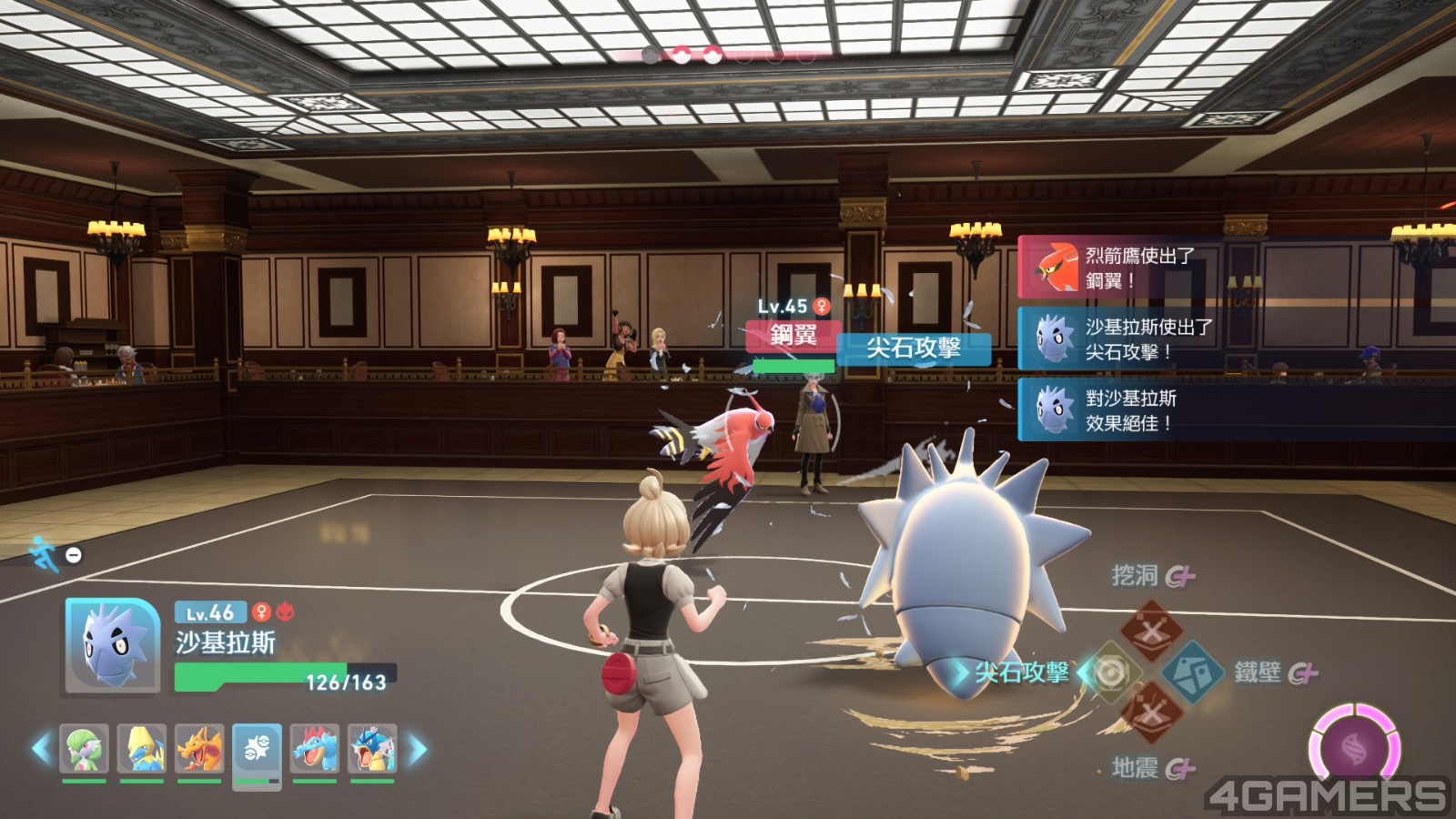This screenshot has width=1456, height=819.
Task: Click the party bar right arrow
Action: [x=418, y=749]
